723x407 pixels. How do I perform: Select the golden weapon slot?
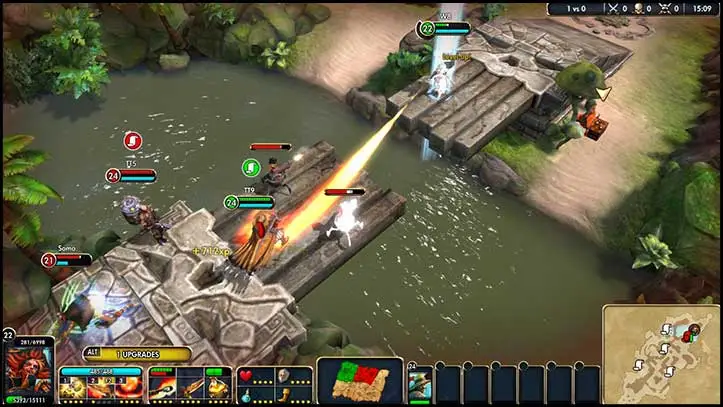[217, 386]
